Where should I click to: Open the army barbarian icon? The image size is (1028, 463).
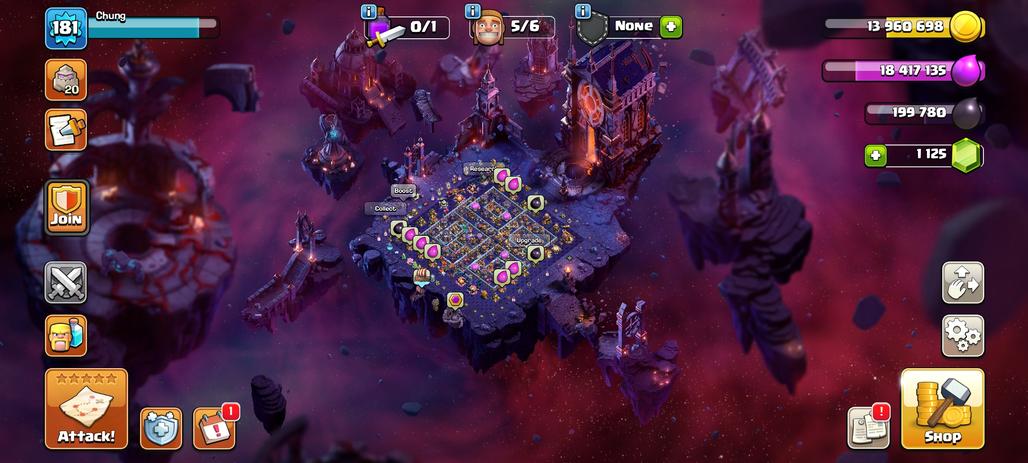point(66,336)
